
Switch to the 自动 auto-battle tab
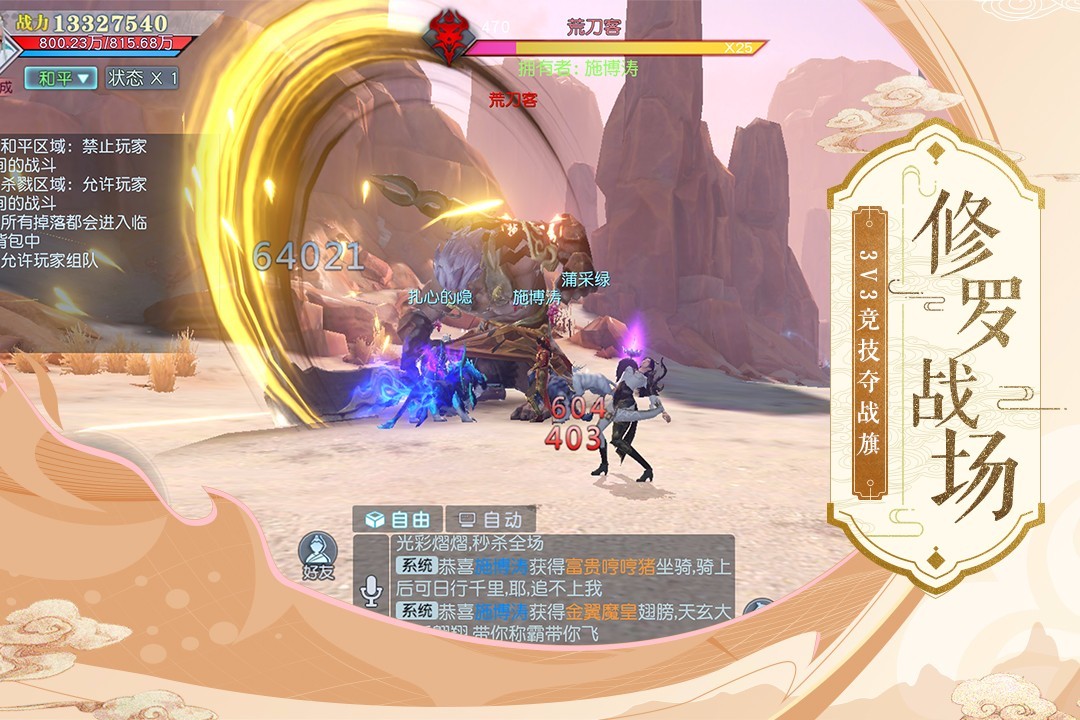pos(490,519)
